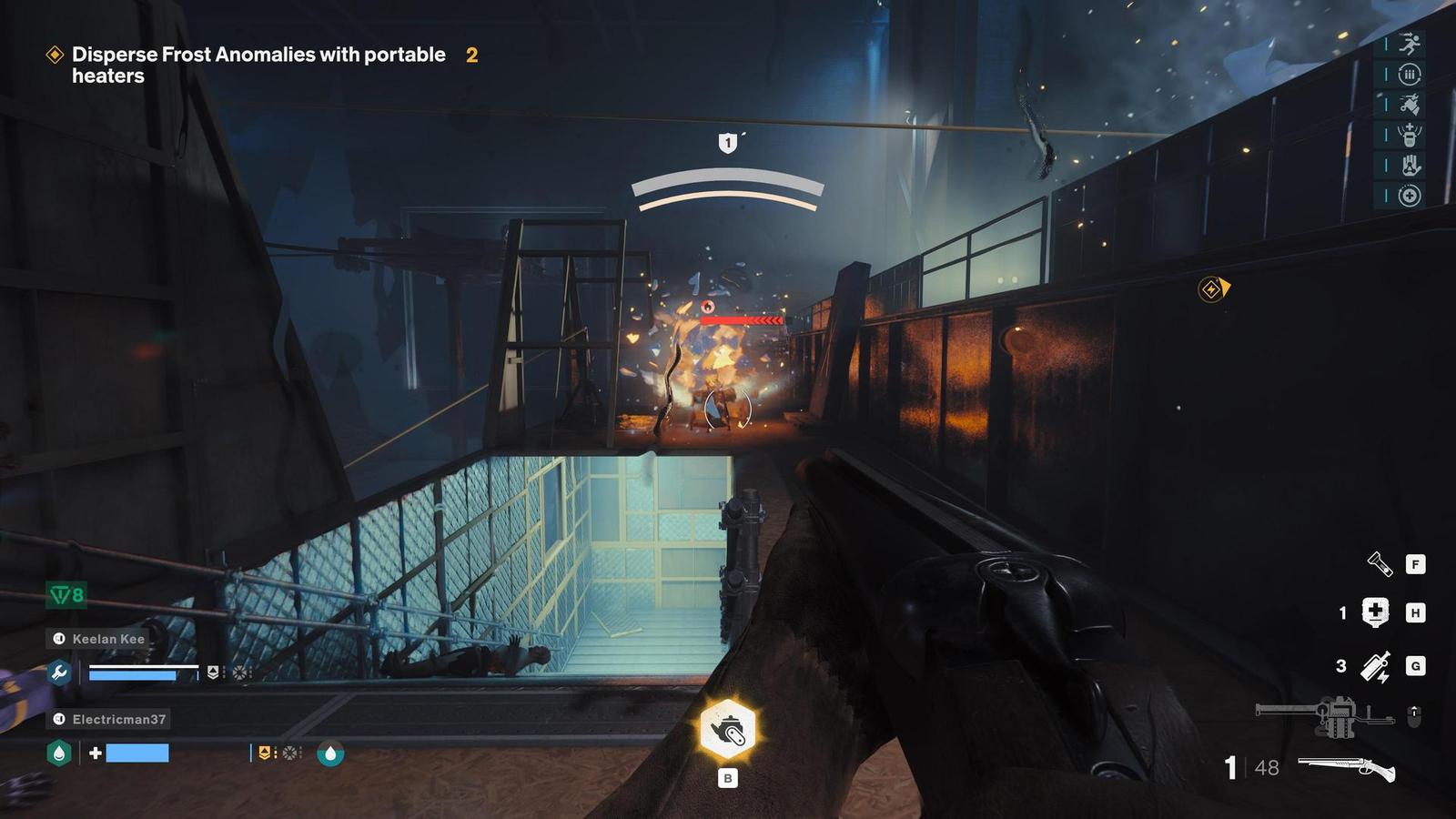This screenshot has width=1456, height=819.
Task: Expand Electricman37's gold chevron badge
Action: [x=265, y=753]
